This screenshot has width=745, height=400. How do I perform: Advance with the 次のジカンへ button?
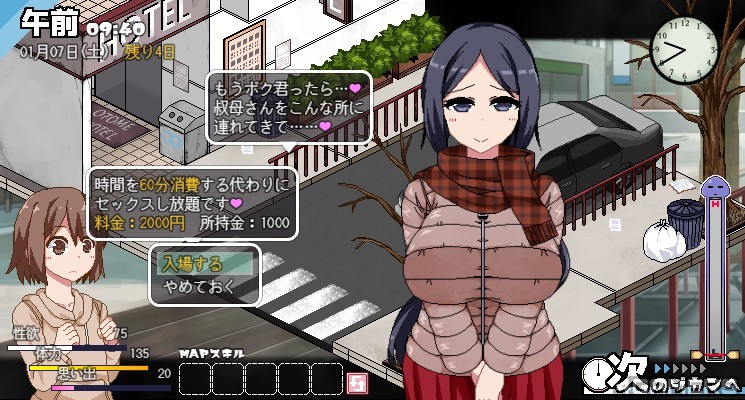[664, 375]
